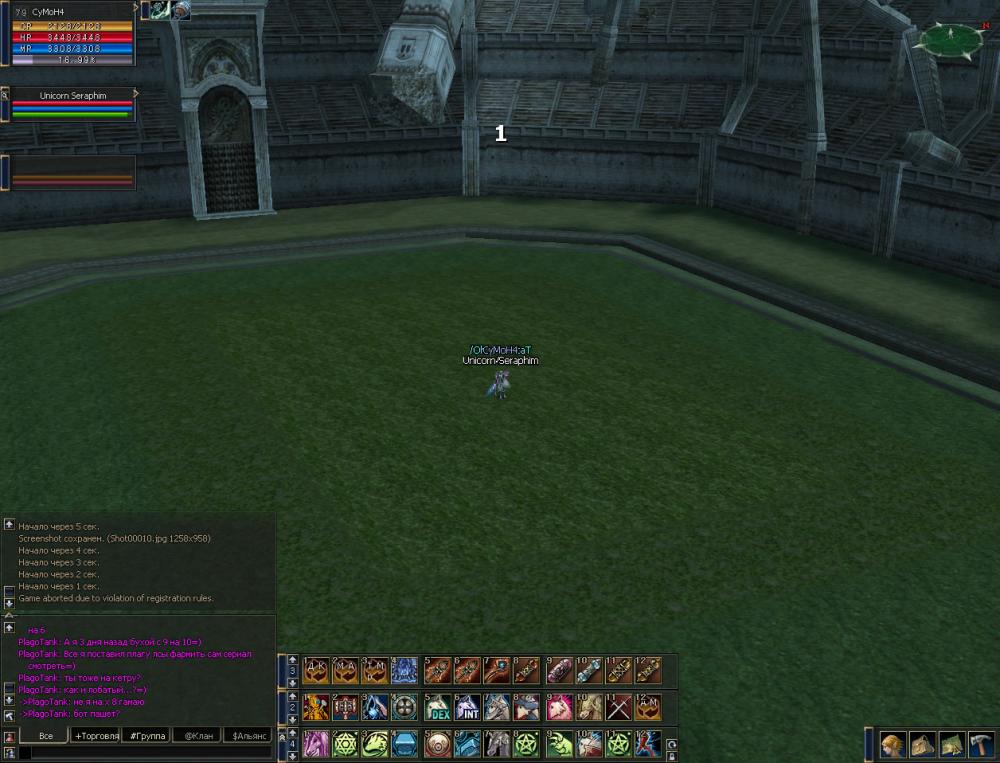The image size is (1000, 763).
Task: Switch to the @Клан clan chat tab
Action: coord(197,736)
